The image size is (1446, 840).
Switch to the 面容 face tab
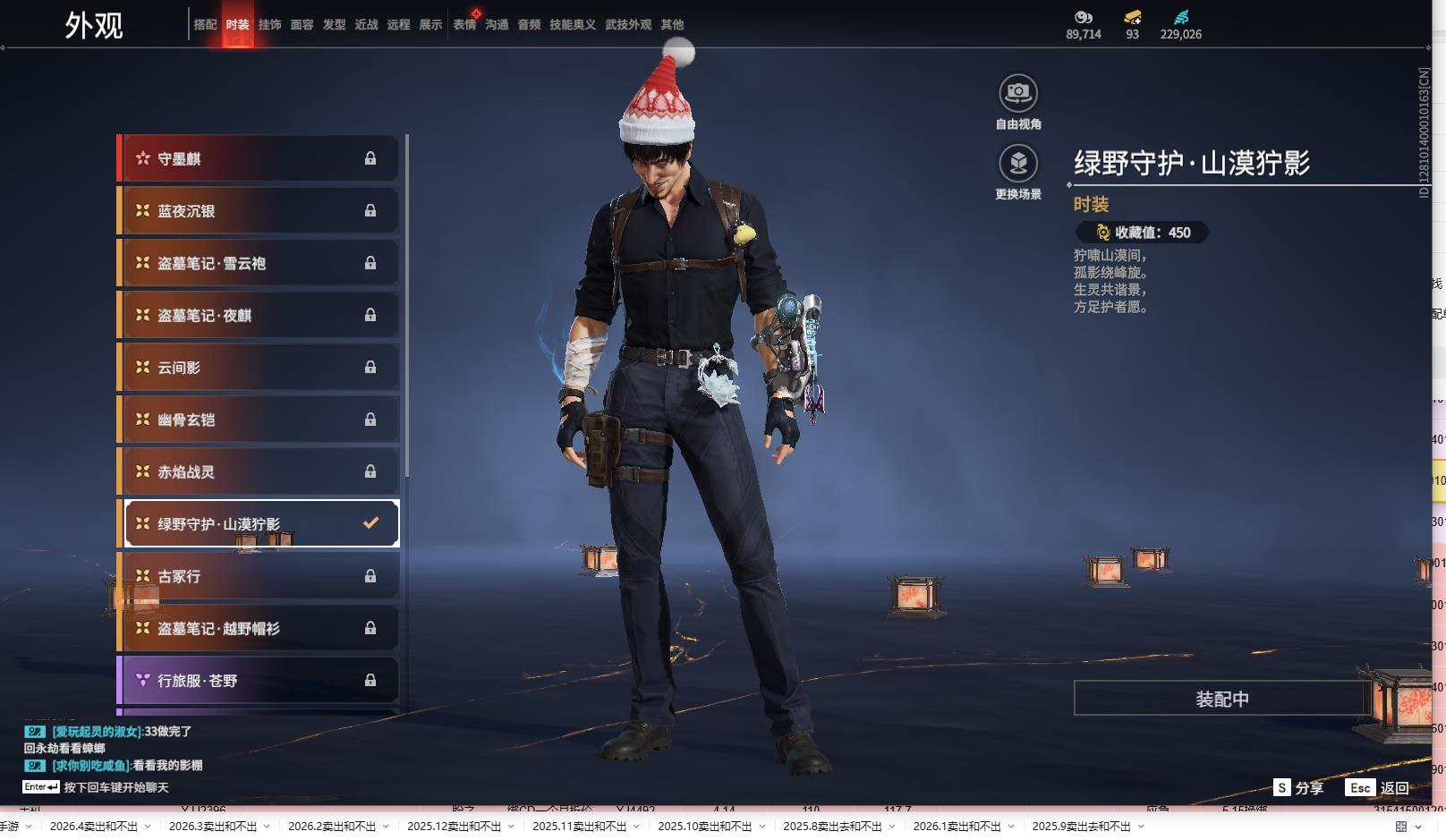pos(302,25)
